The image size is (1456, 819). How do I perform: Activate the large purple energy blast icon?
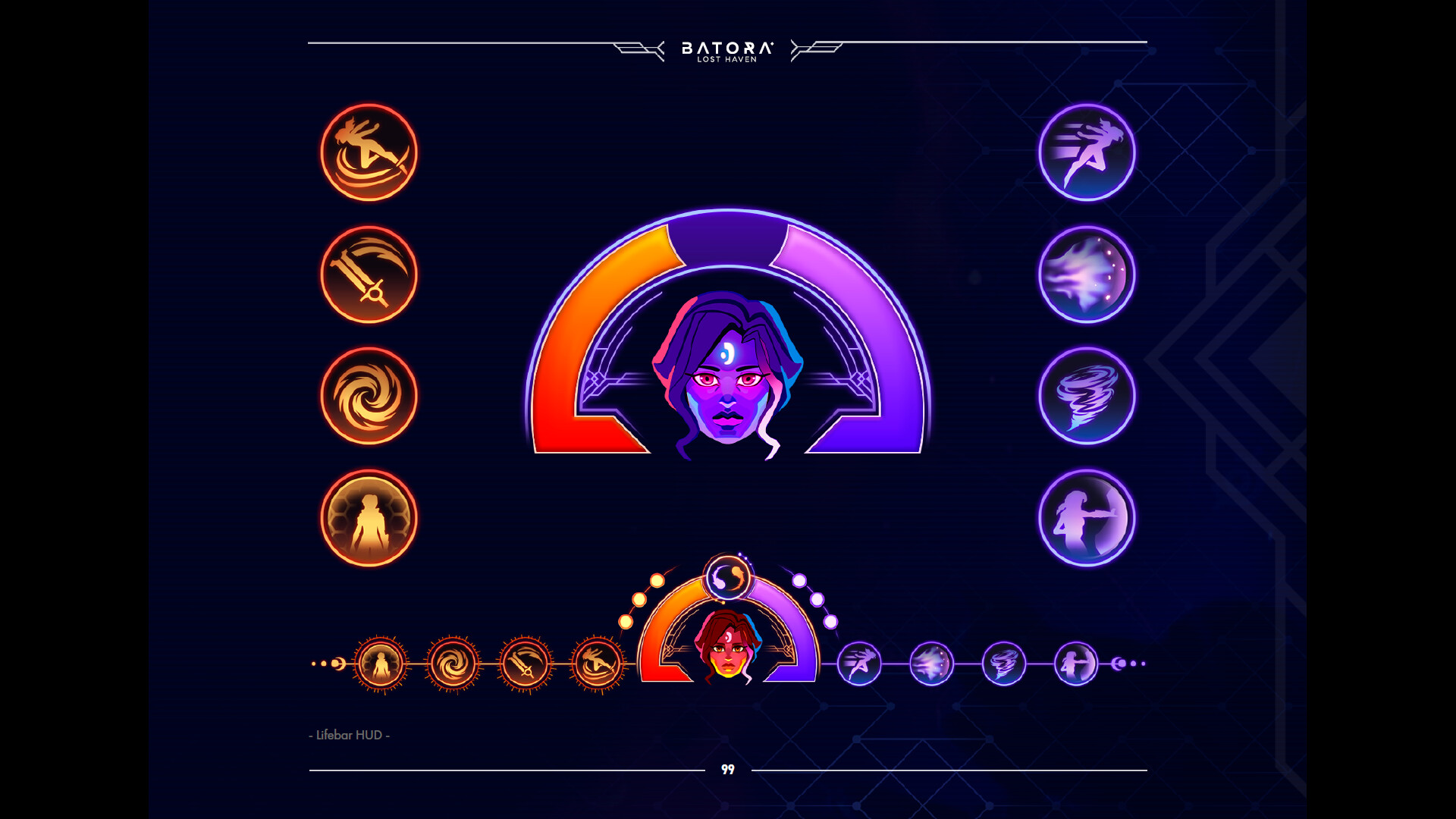[1087, 275]
